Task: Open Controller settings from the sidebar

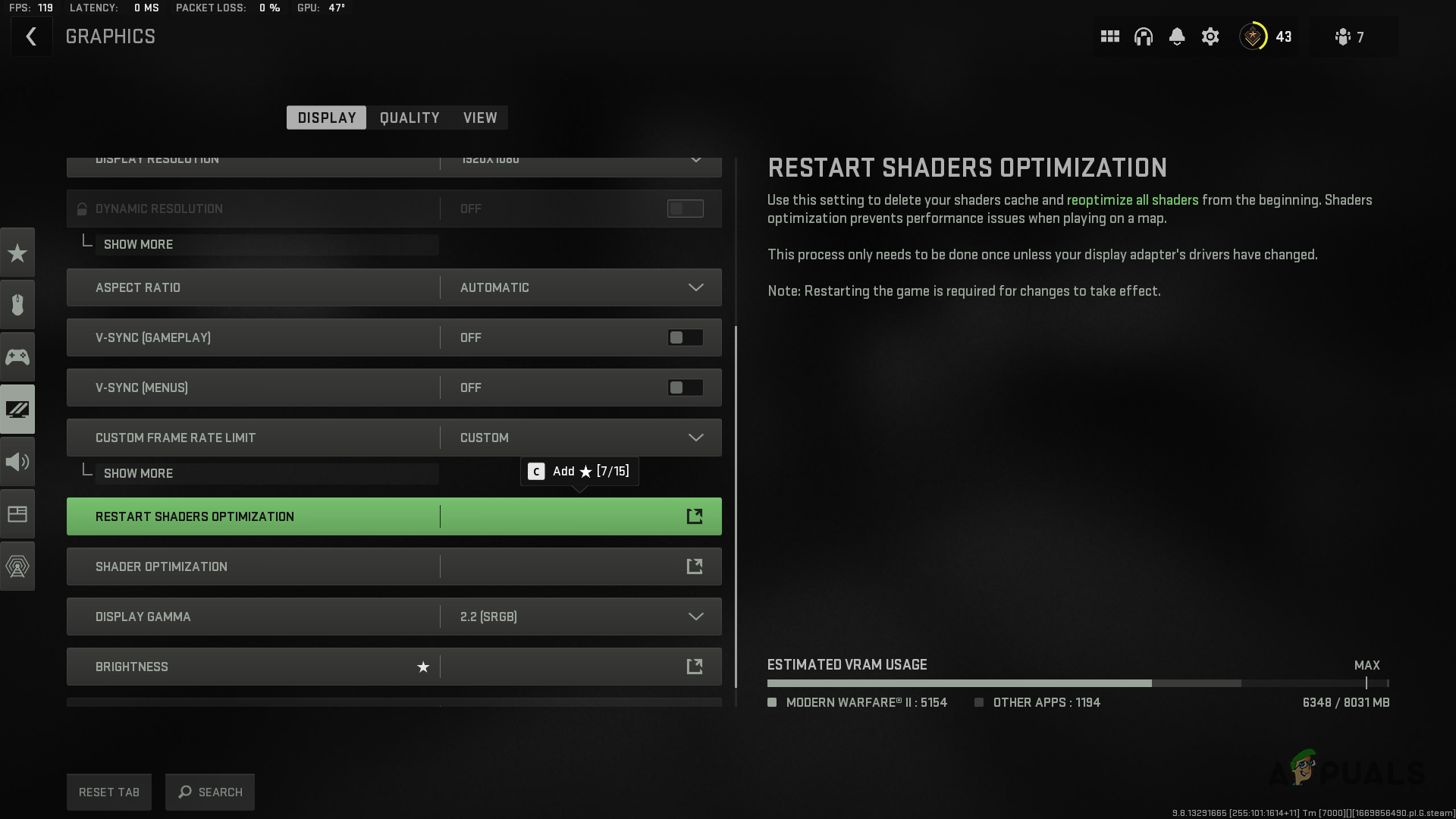Action: [17, 356]
